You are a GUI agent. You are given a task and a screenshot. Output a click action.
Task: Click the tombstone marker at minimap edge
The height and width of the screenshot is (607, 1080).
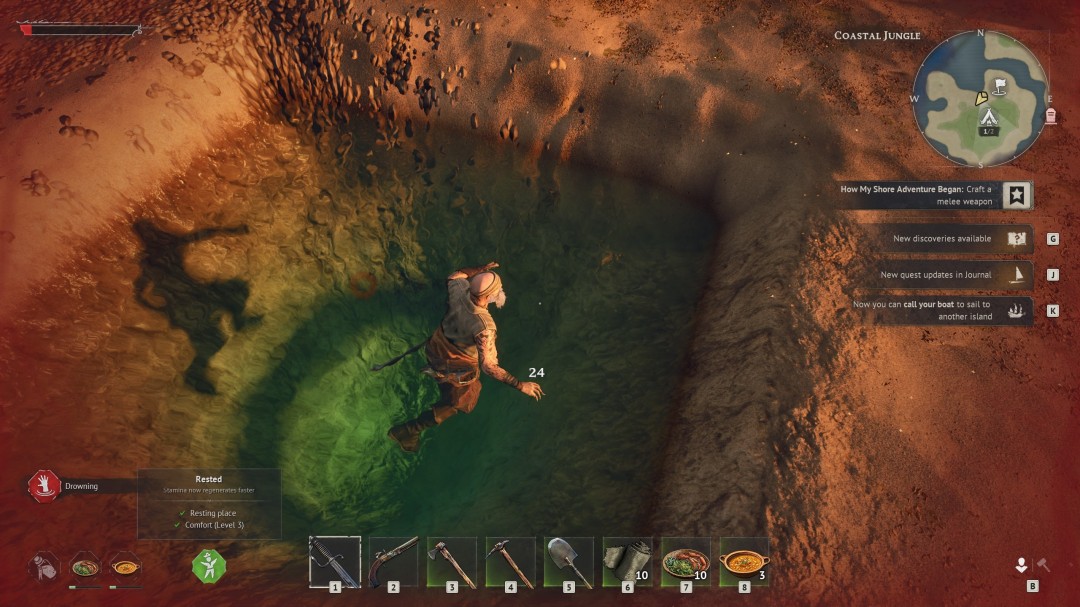pos(1051,116)
